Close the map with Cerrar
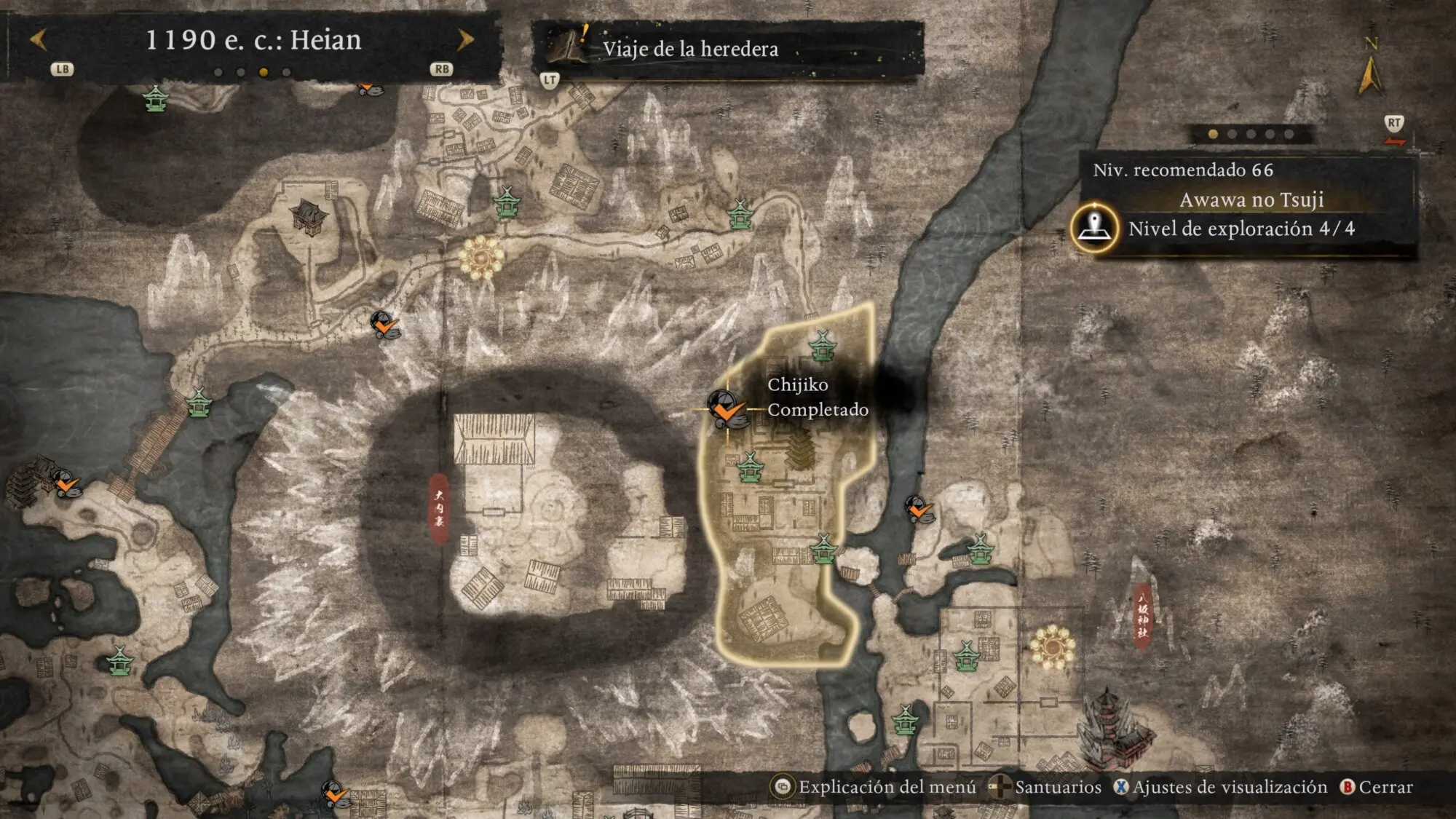The width and height of the screenshot is (1456, 819). [1376, 787]
